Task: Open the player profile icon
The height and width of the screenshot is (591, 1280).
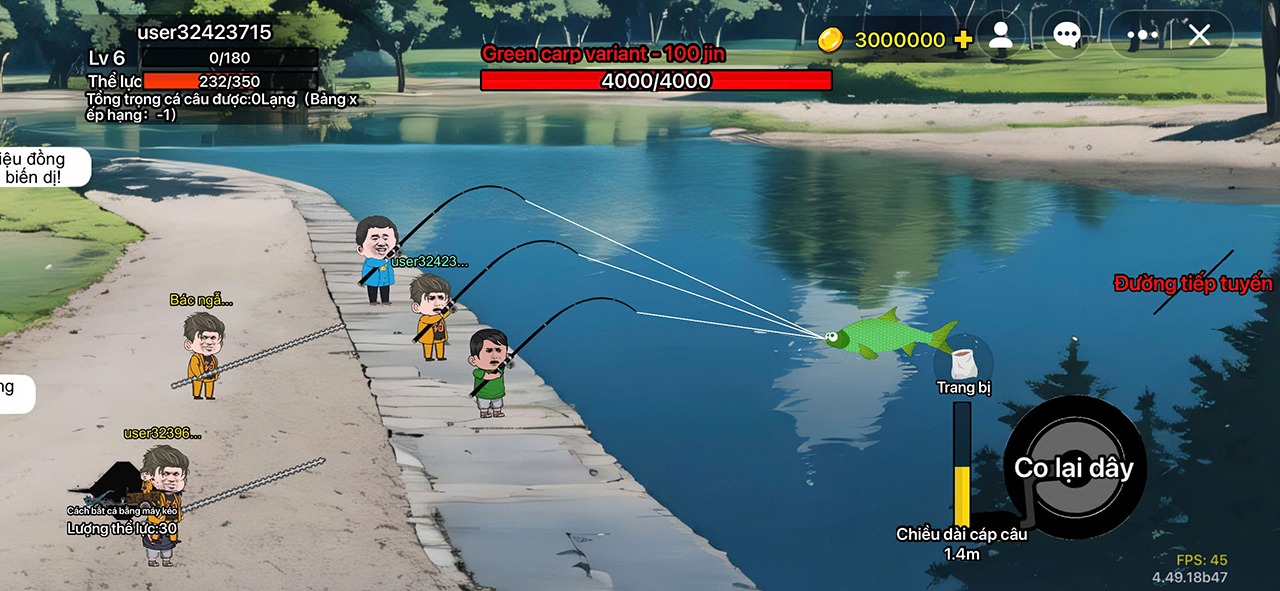Action: (x=1000, y=36)
